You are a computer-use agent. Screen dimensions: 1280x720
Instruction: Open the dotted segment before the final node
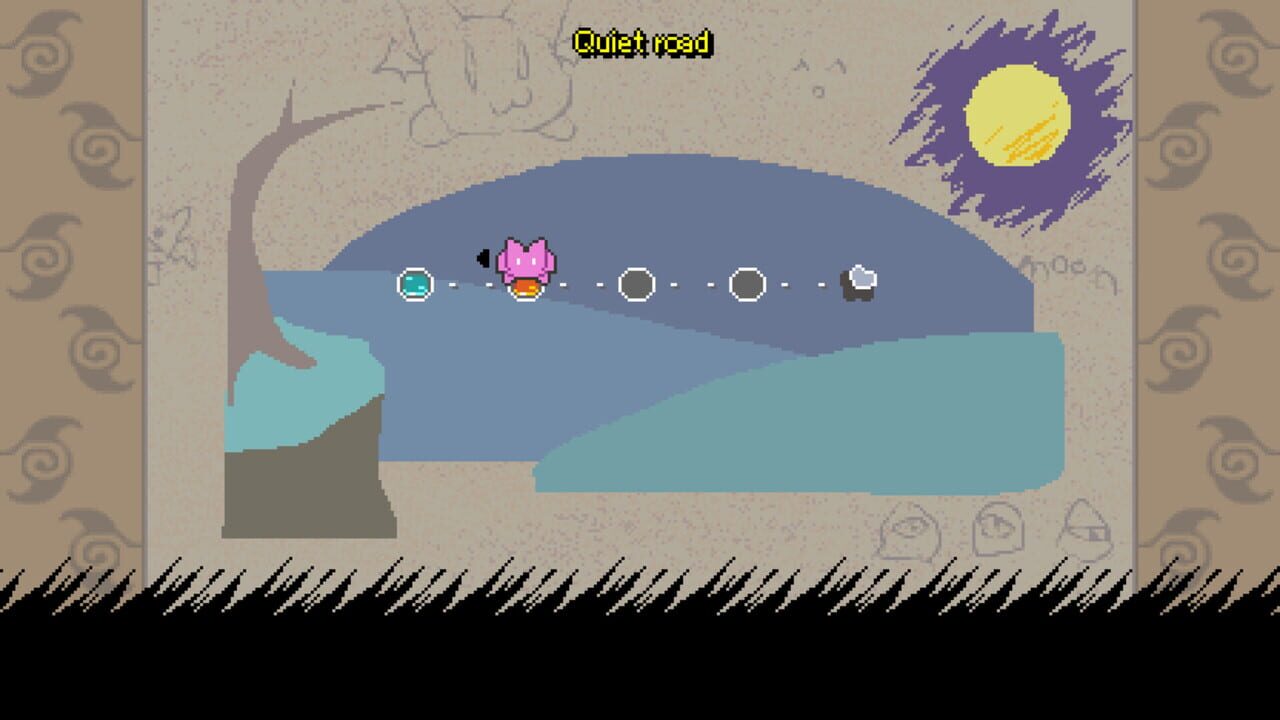tap(805, 285)
